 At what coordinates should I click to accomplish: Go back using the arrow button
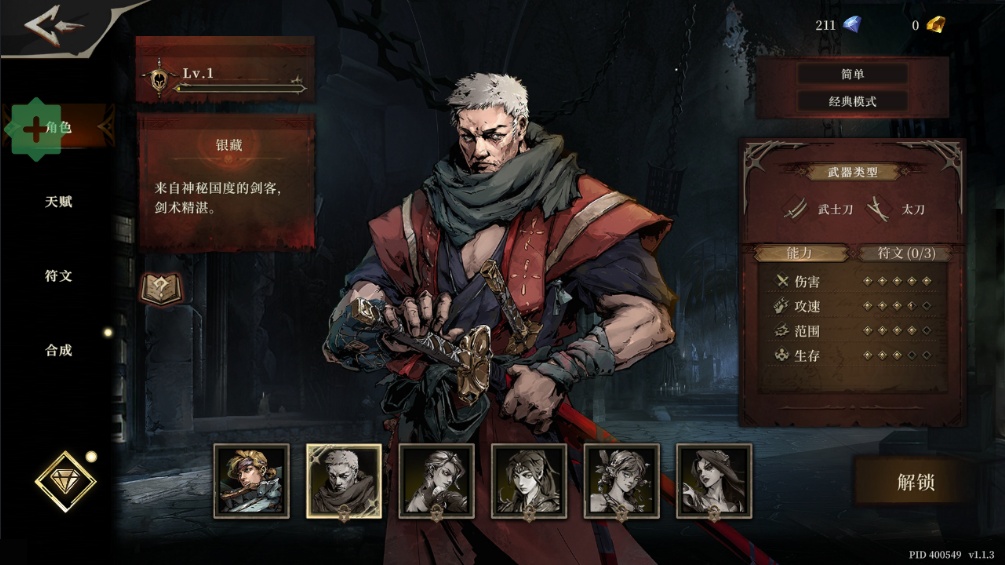(x=53, y=26)
